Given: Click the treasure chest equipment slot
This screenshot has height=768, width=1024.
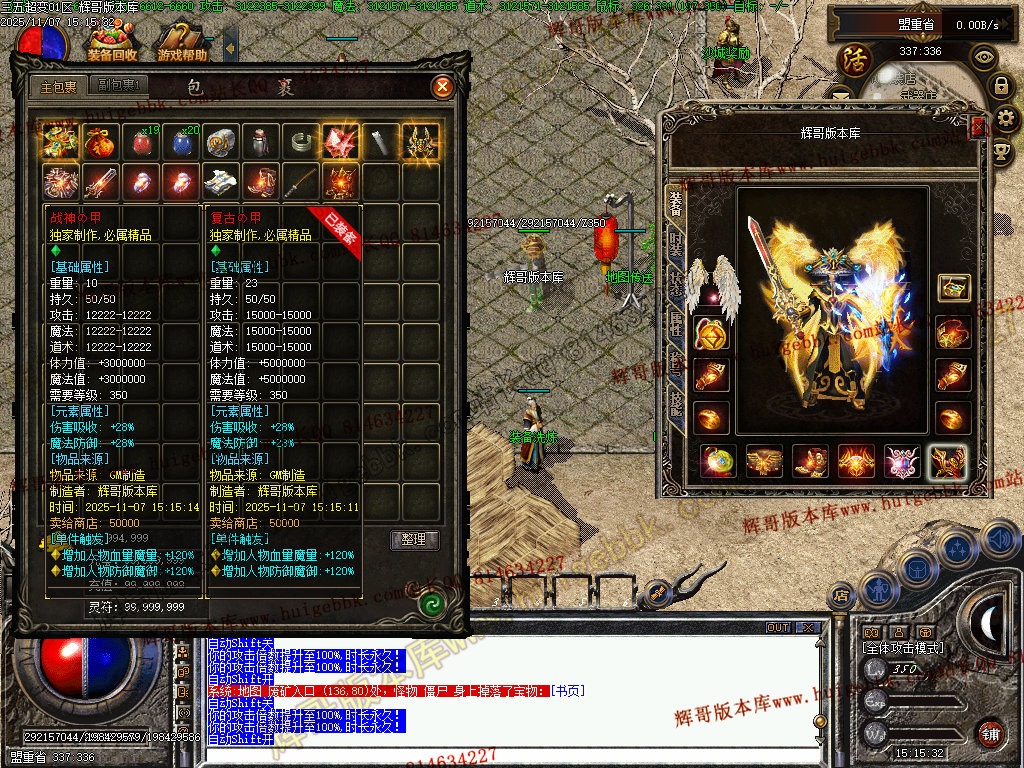Looking at the screenshot, I should tap(953, 288).
